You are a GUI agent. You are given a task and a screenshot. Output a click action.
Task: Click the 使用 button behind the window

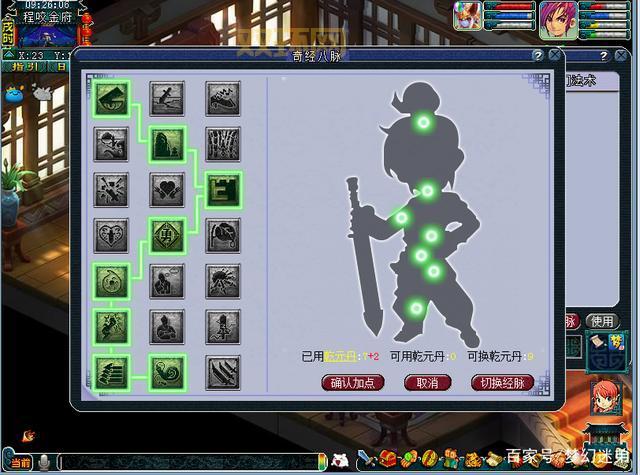point(601,321)
